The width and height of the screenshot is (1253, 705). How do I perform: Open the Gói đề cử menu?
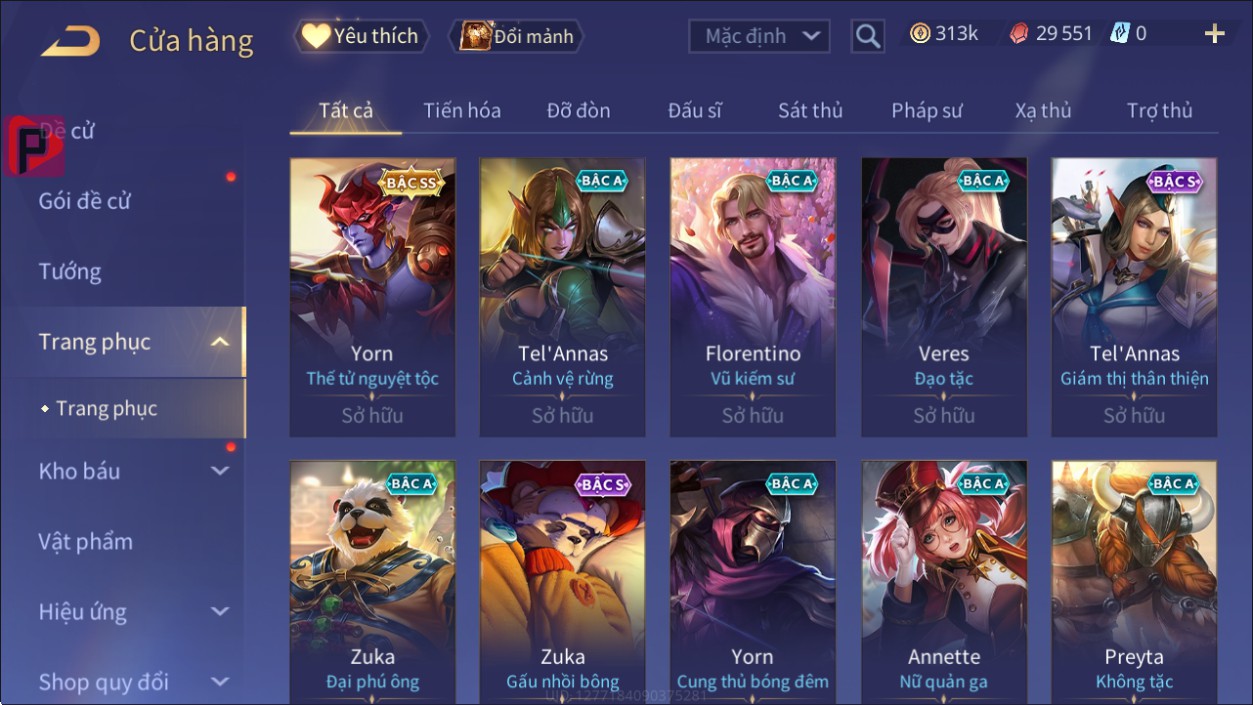85,201
